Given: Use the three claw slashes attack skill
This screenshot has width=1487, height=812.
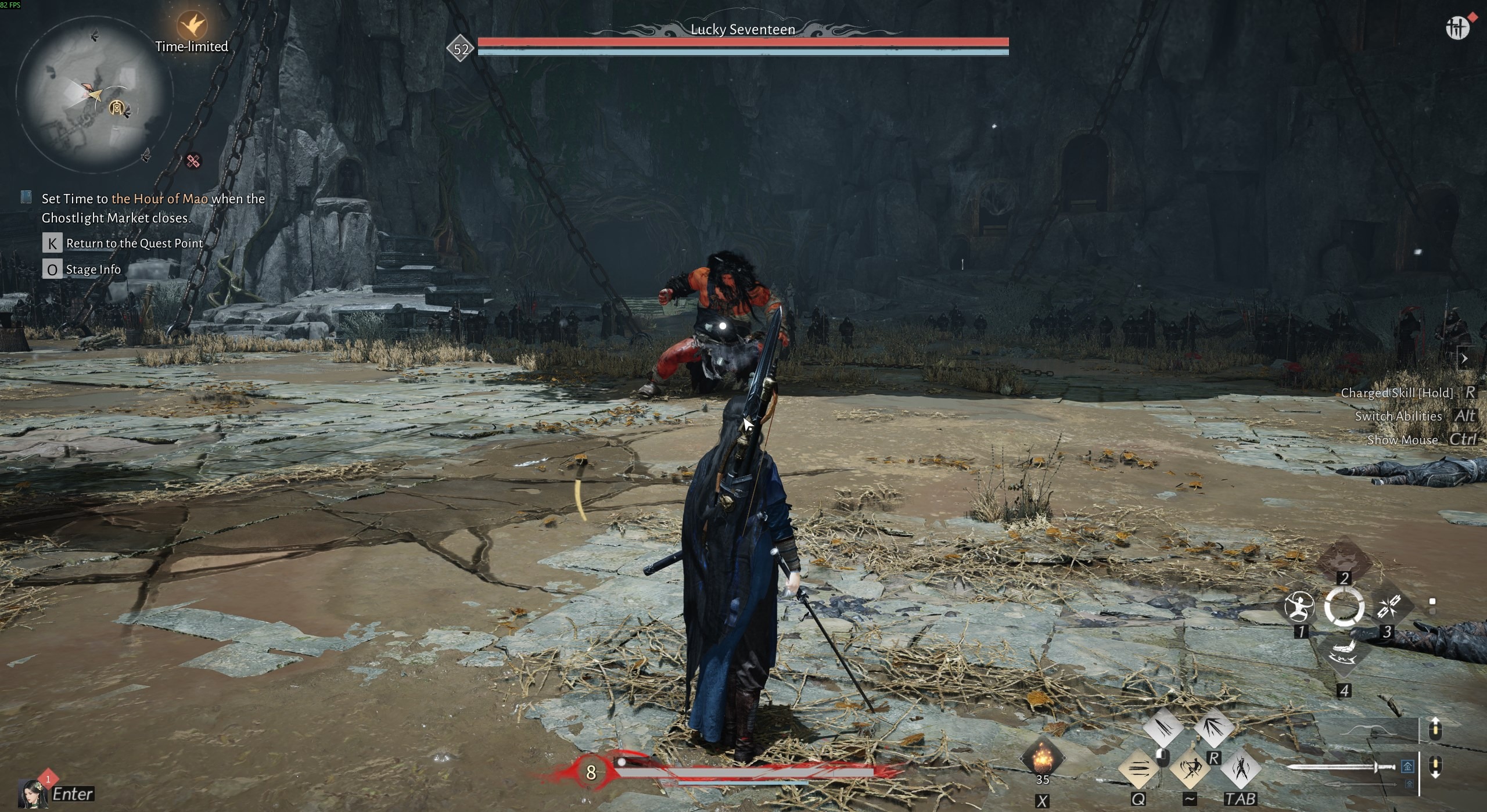Looking at the screenshot, I should pyautogui.click(x=1163, y=727).
